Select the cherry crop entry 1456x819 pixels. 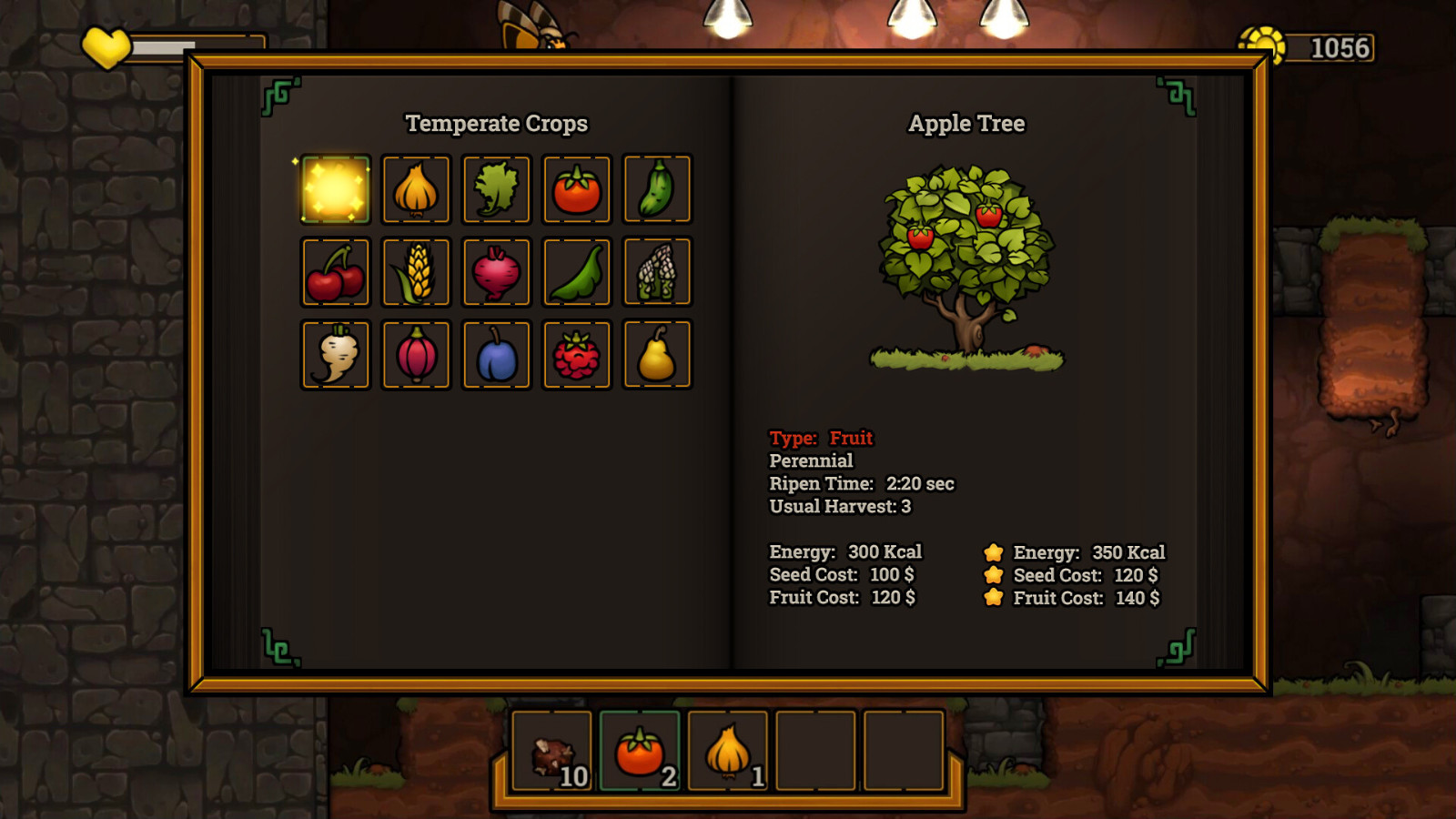point(335,272)
